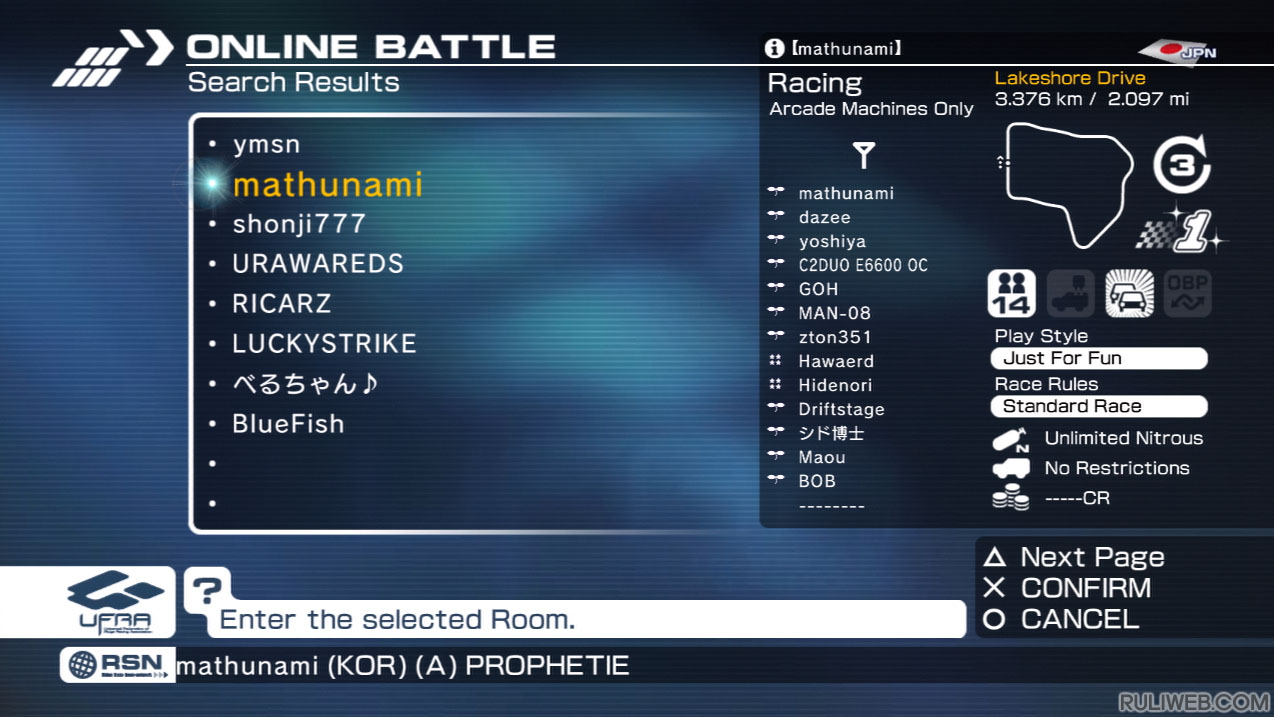Select the BlueFish room entry

(288, 424)
